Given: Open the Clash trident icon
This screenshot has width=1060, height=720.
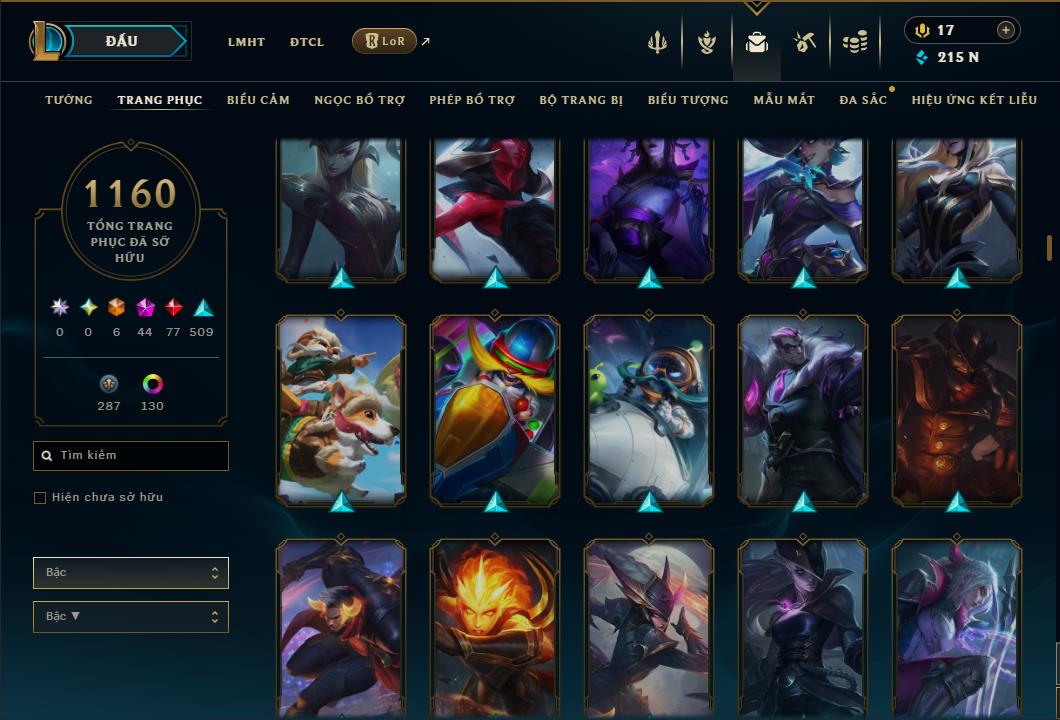Looking at the screenshot, I should pos(657,42).
